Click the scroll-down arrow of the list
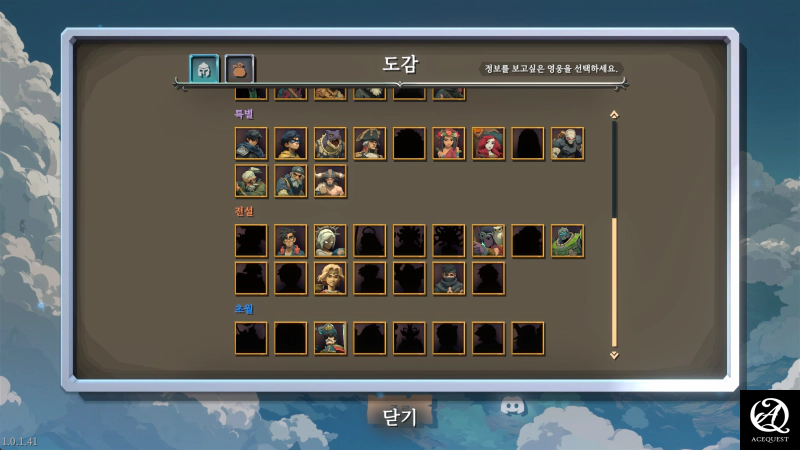Screen dimensions: 800x450 pyautogui.click(x=614, y=354)
